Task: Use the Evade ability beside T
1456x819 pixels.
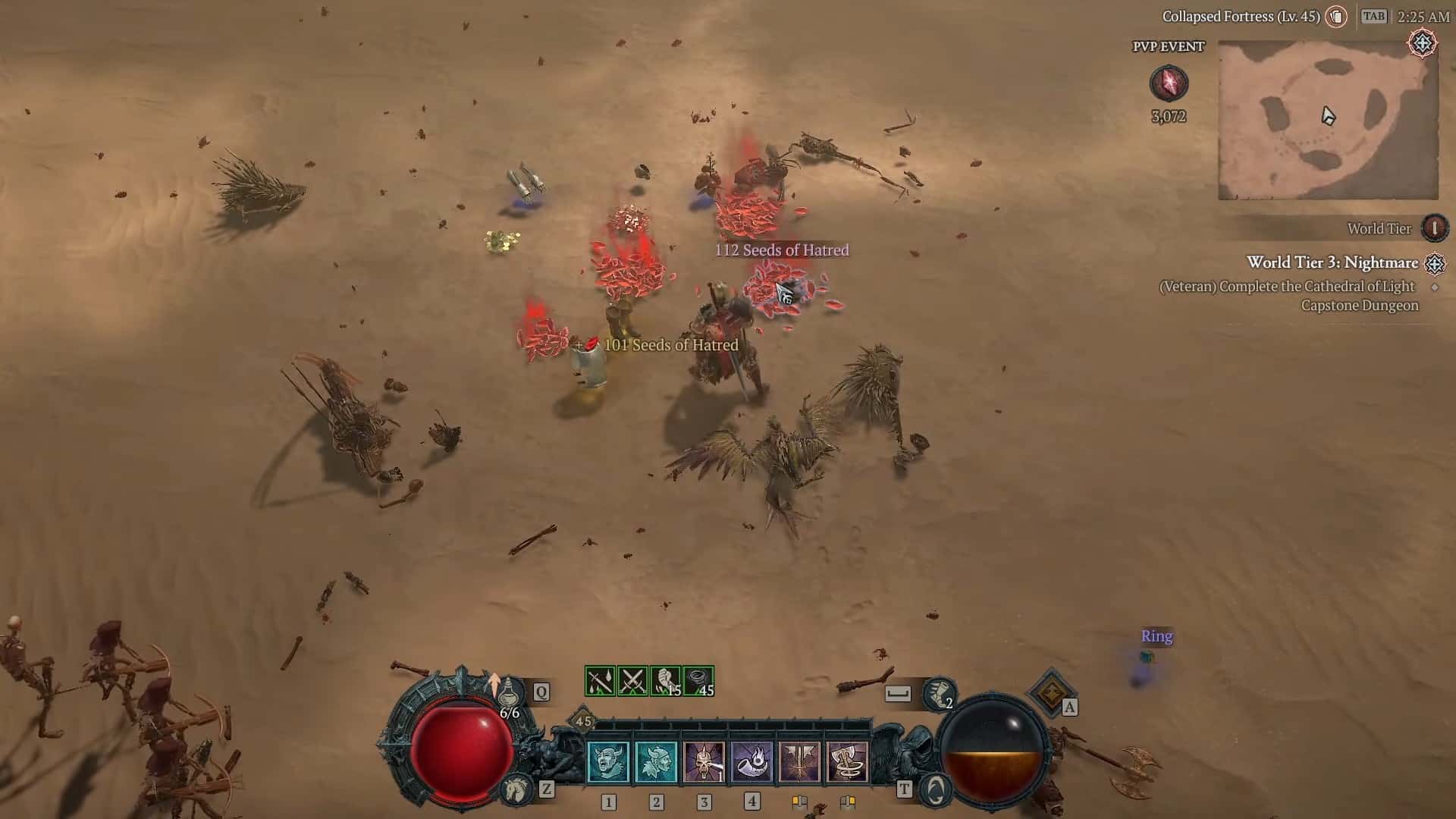Action: 935,789
